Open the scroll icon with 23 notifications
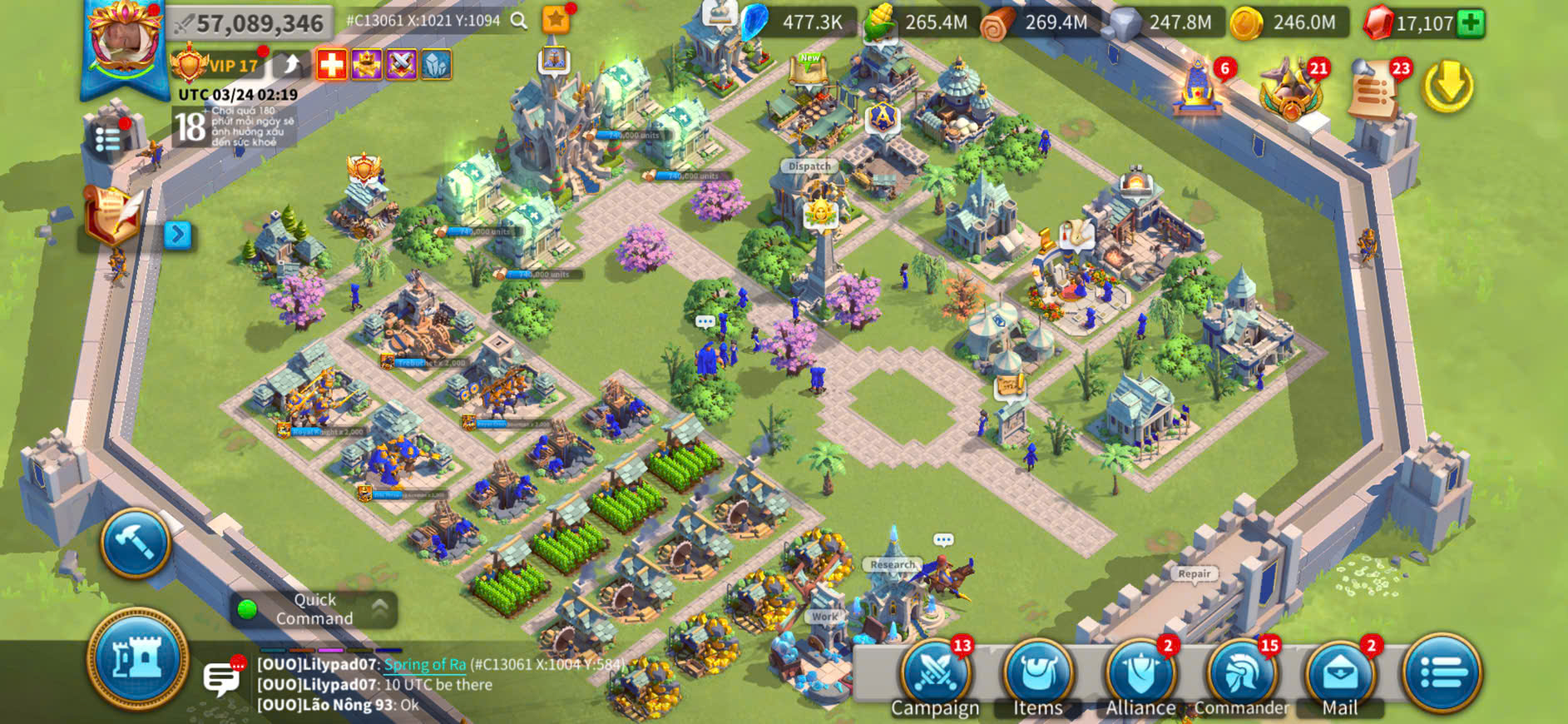Image resolution: width=1568 pixels, height=724 pixels. (x=1373, y=87)
